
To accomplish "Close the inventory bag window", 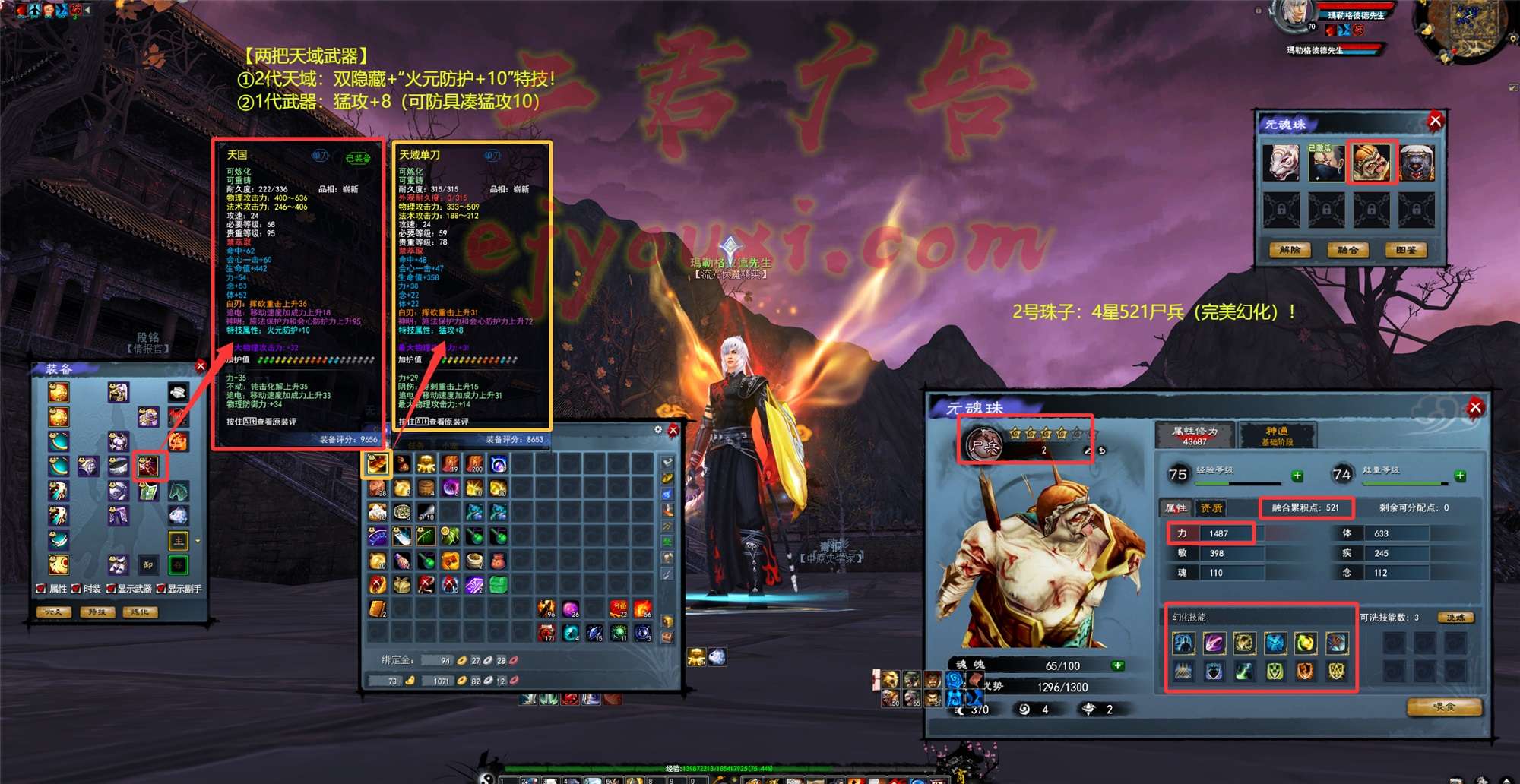I will click(673, 431).
